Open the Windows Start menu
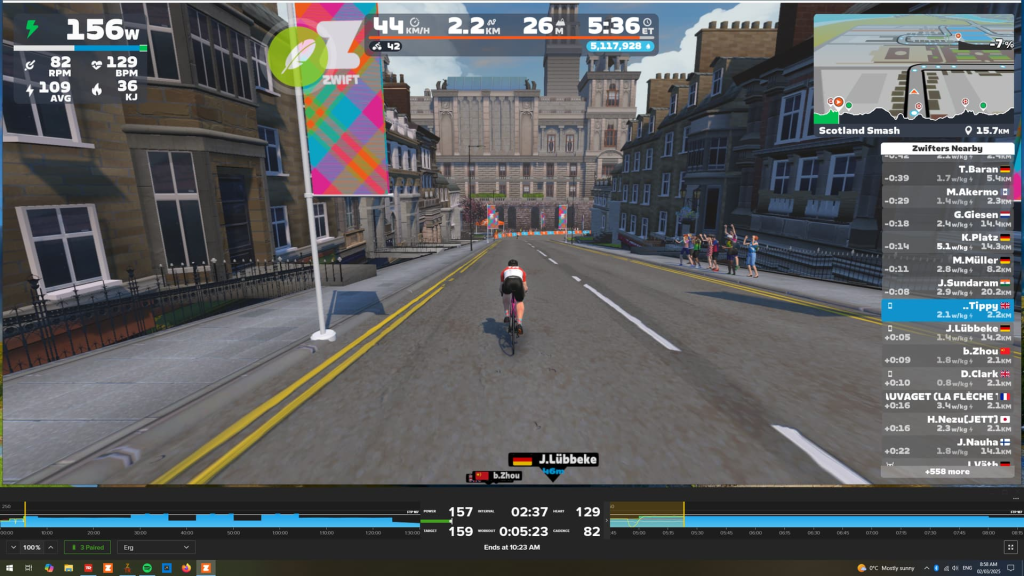 coord(11,568)
